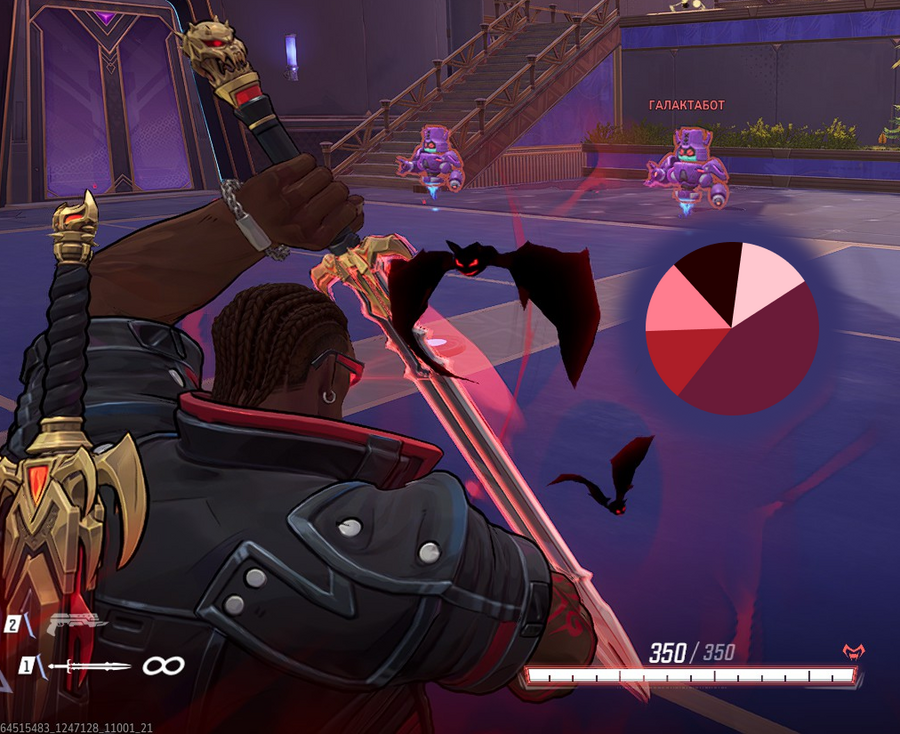Click the red vampire fang icon
The height and width of the screenshot is (734, 900).
tap(853, 652)
